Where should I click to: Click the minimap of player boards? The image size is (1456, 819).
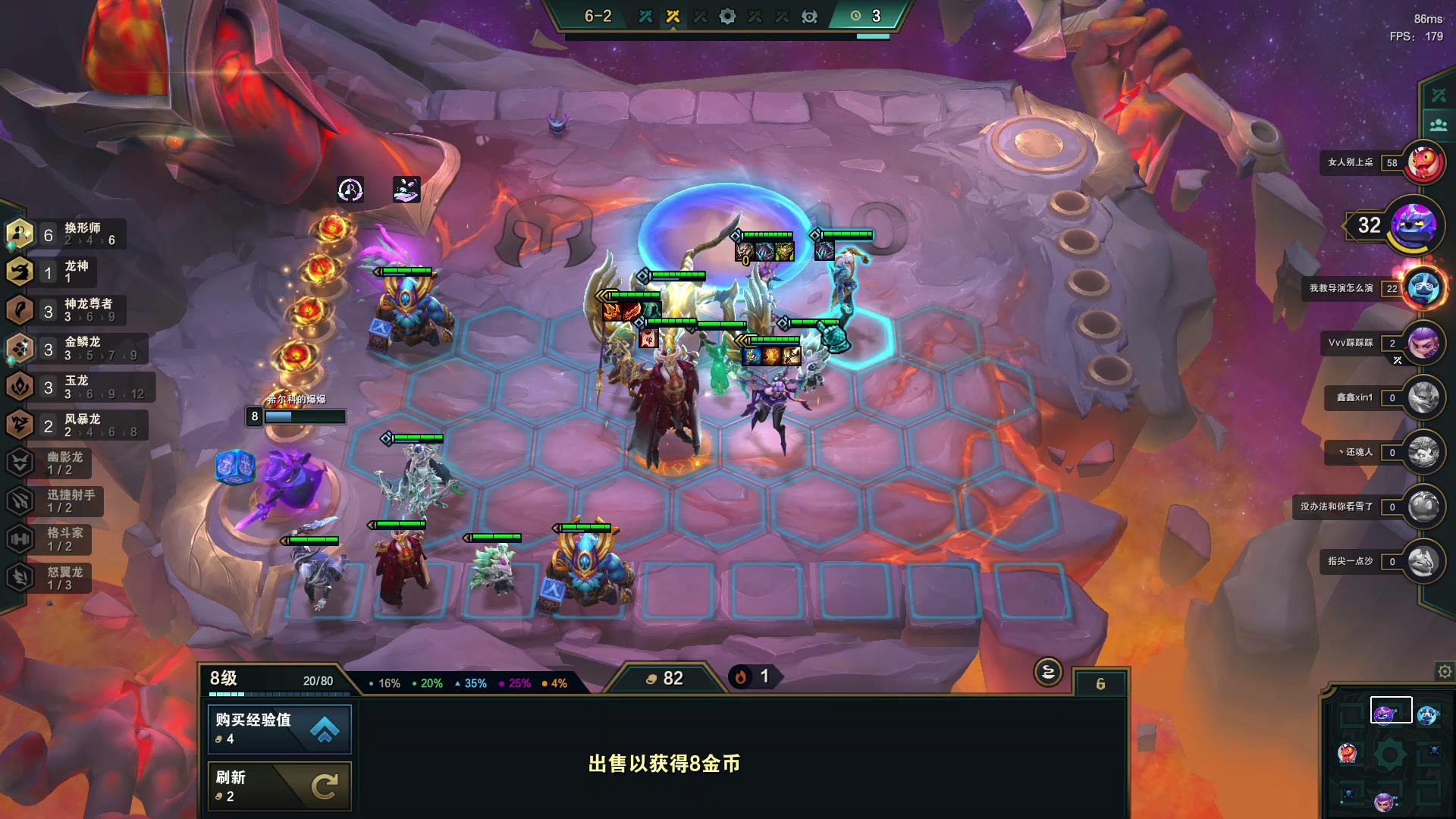1388,755
